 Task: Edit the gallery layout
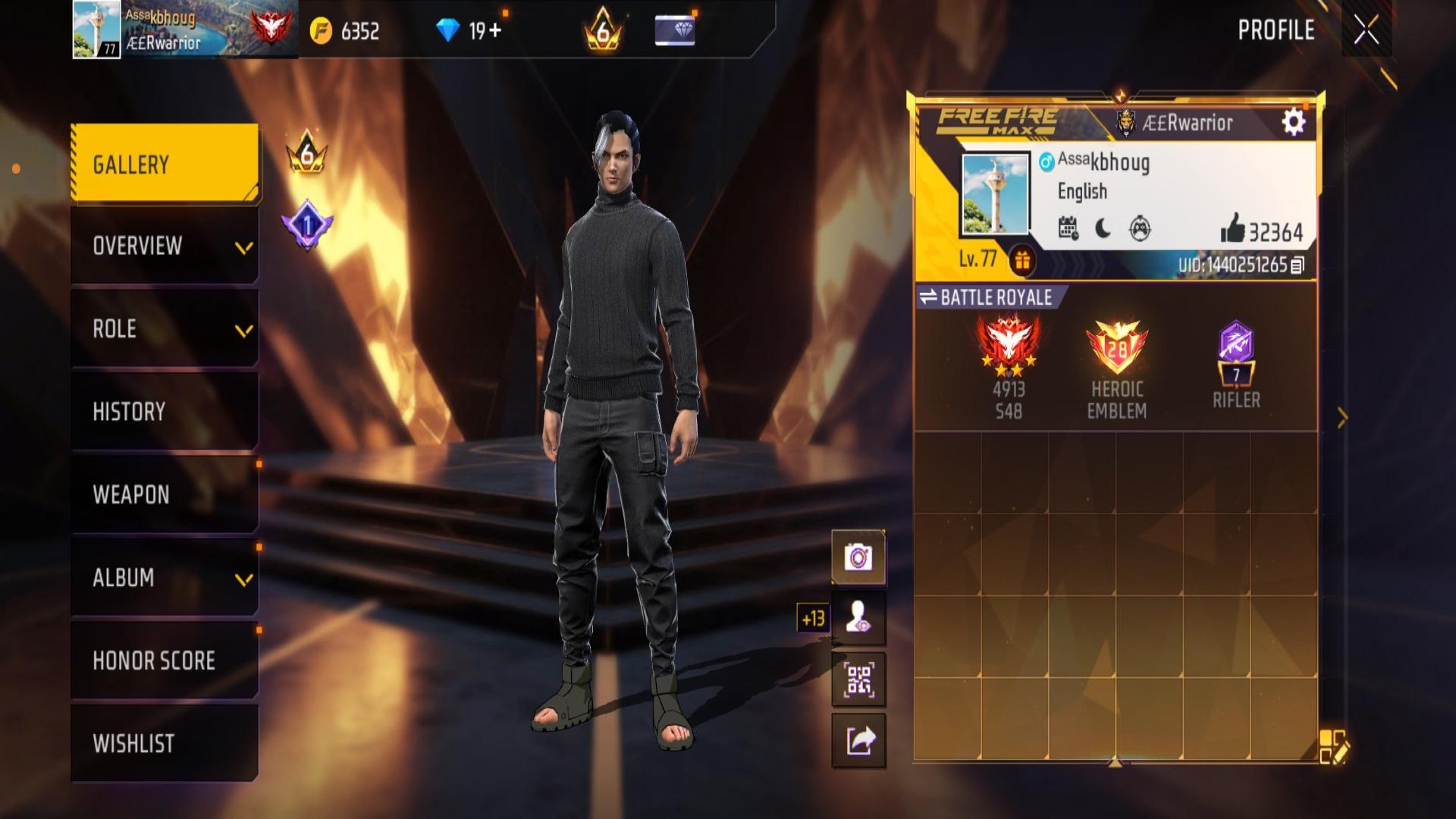(x=1332, y=746)
